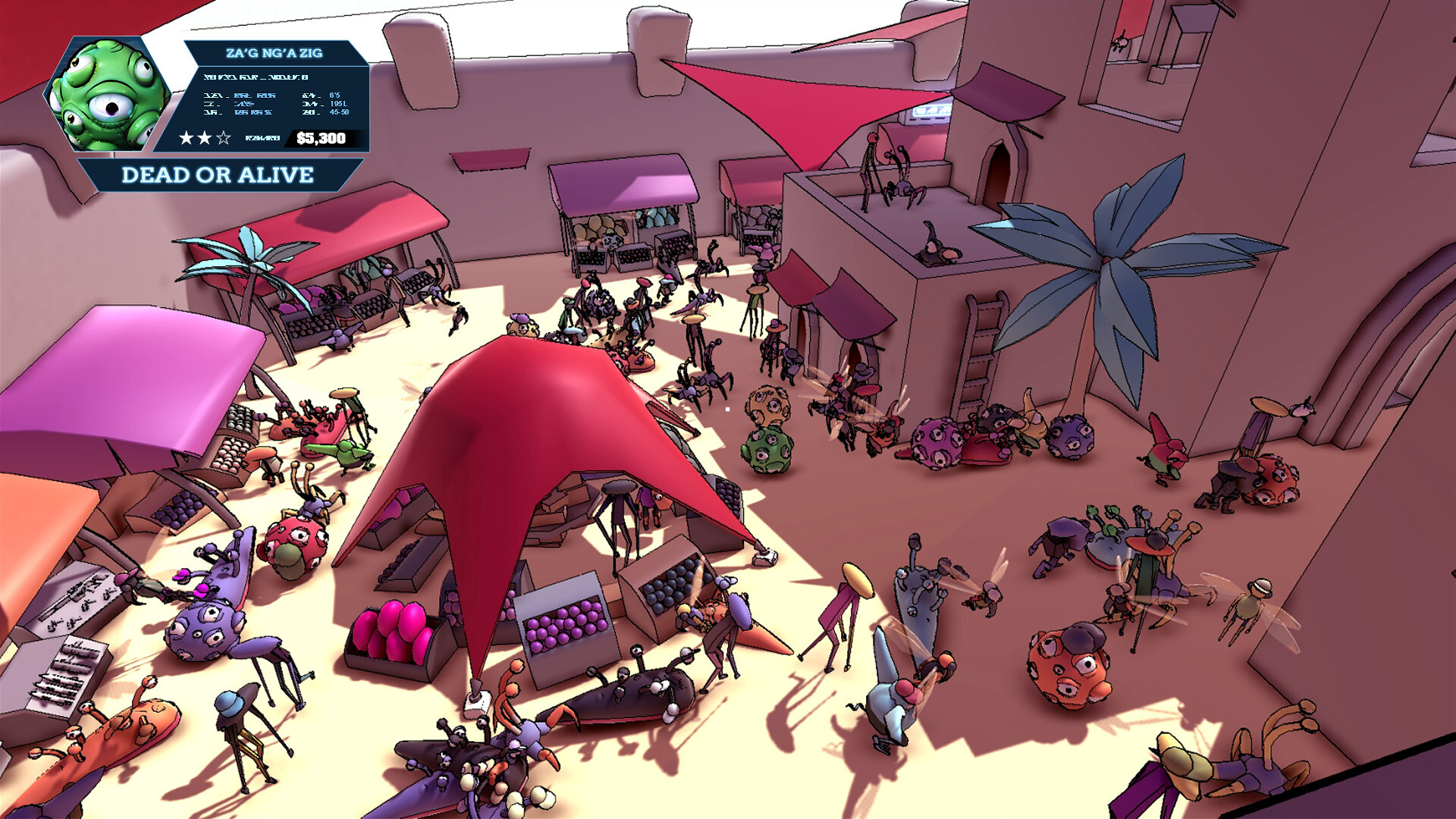Click the DEAD OR ALIVE banner
This screenshot has width=1456, height=819.
218,175
